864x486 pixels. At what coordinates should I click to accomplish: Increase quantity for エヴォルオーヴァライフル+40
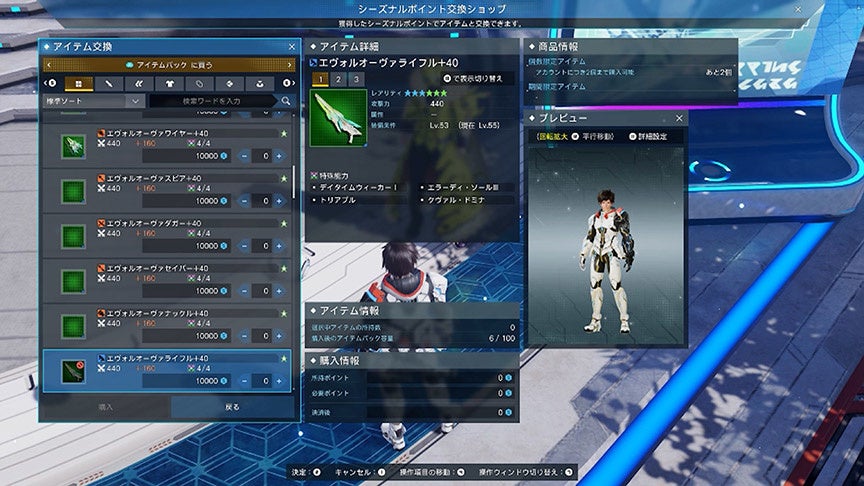pyautogui.click(x=278, y=381)
